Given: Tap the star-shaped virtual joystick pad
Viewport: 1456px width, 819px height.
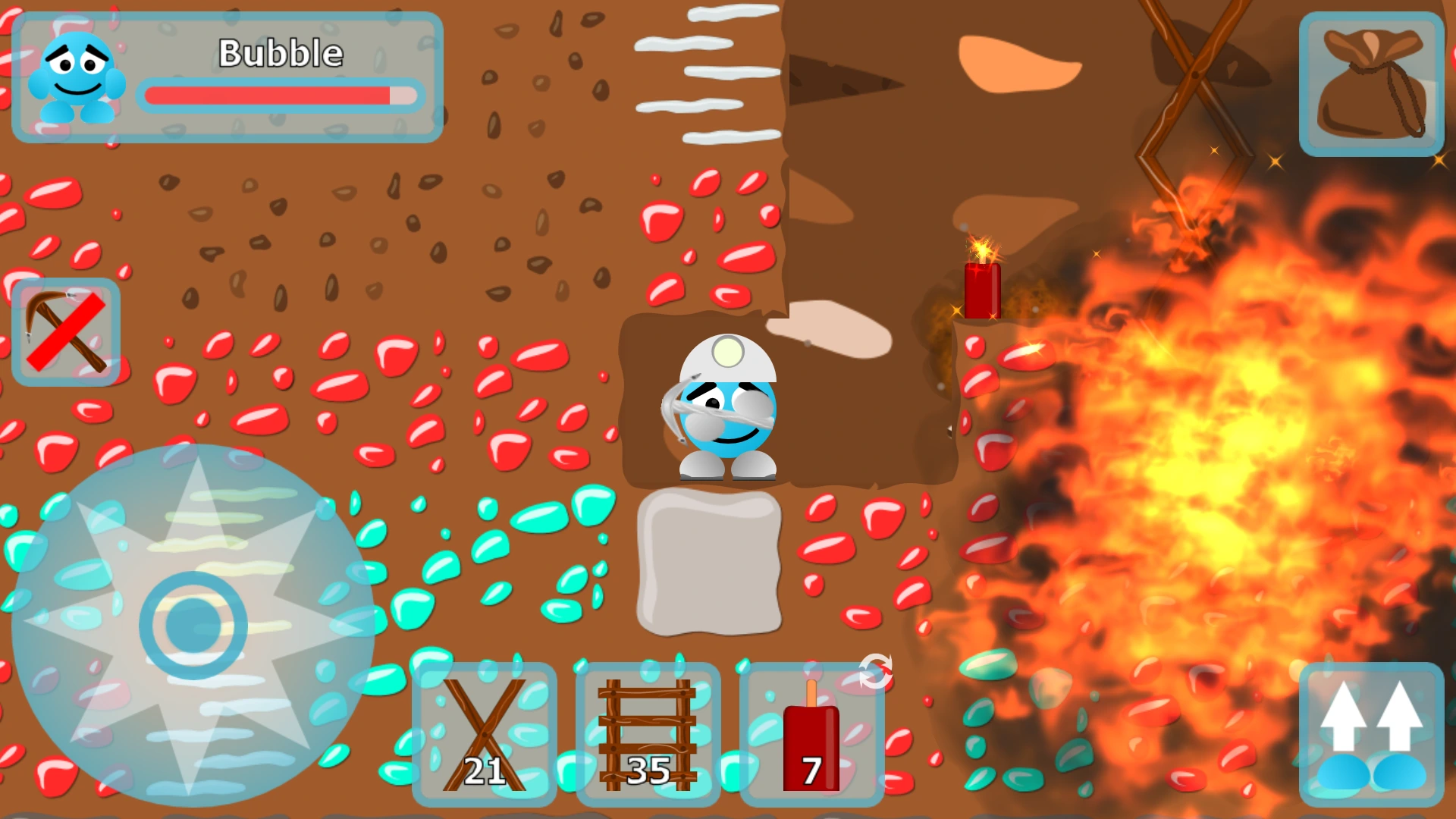Looking at the screenshot, I should [193, 622].
